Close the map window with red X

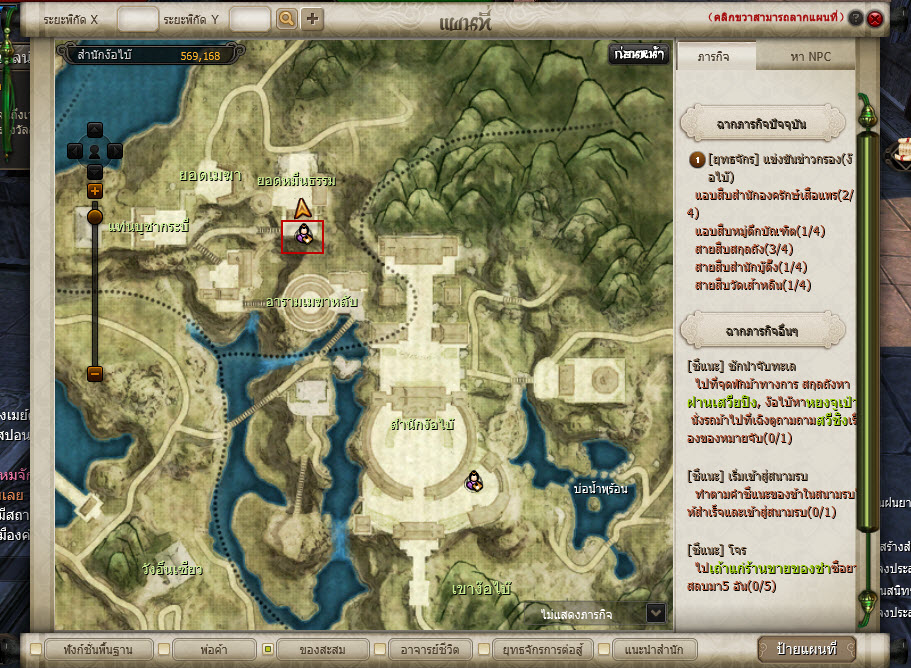point(875,18)
